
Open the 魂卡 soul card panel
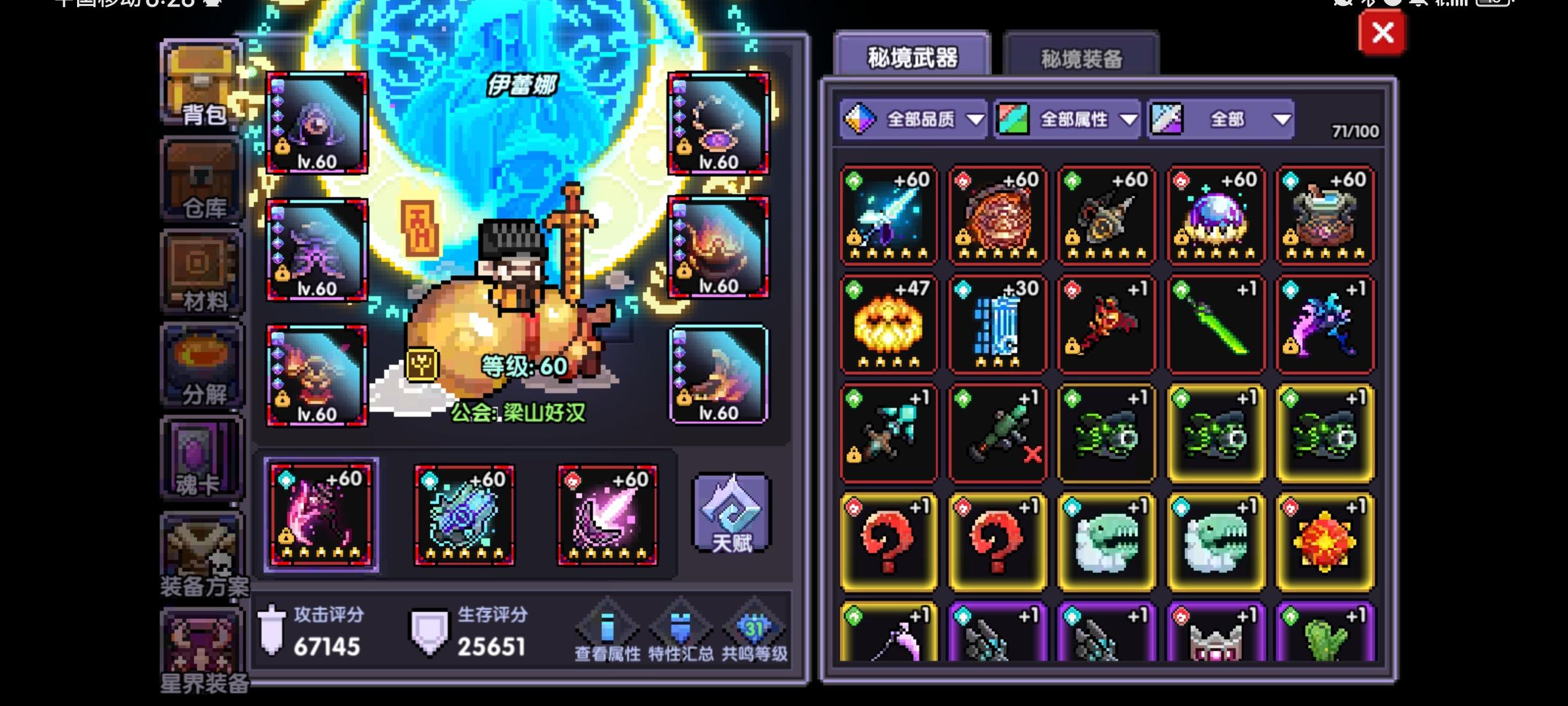(x=199, y=458)
